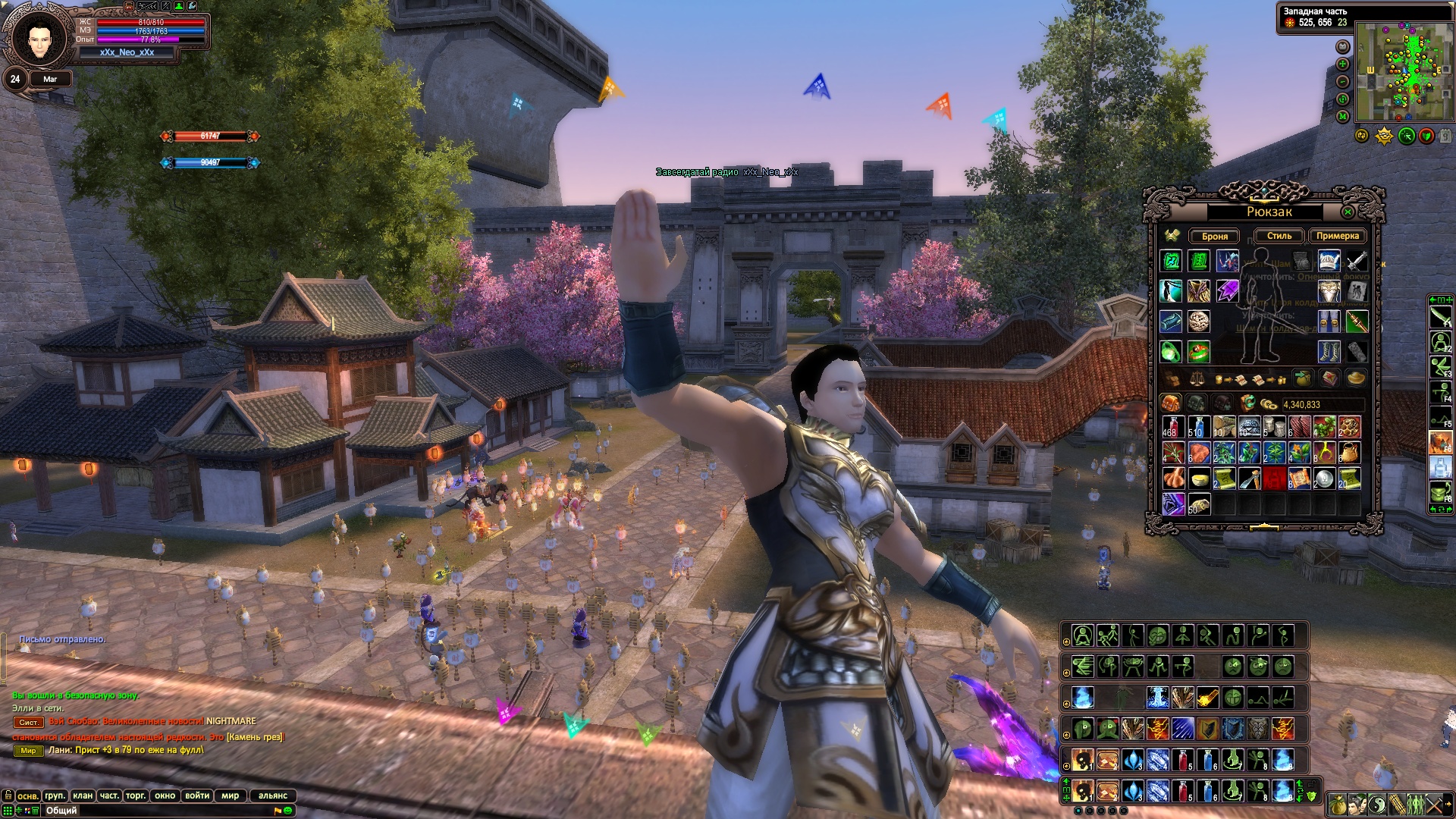The height and width of the screenshot is (819, 1456).
Task: Switch to the Броня tab
Action: (x=1214, y=236)
